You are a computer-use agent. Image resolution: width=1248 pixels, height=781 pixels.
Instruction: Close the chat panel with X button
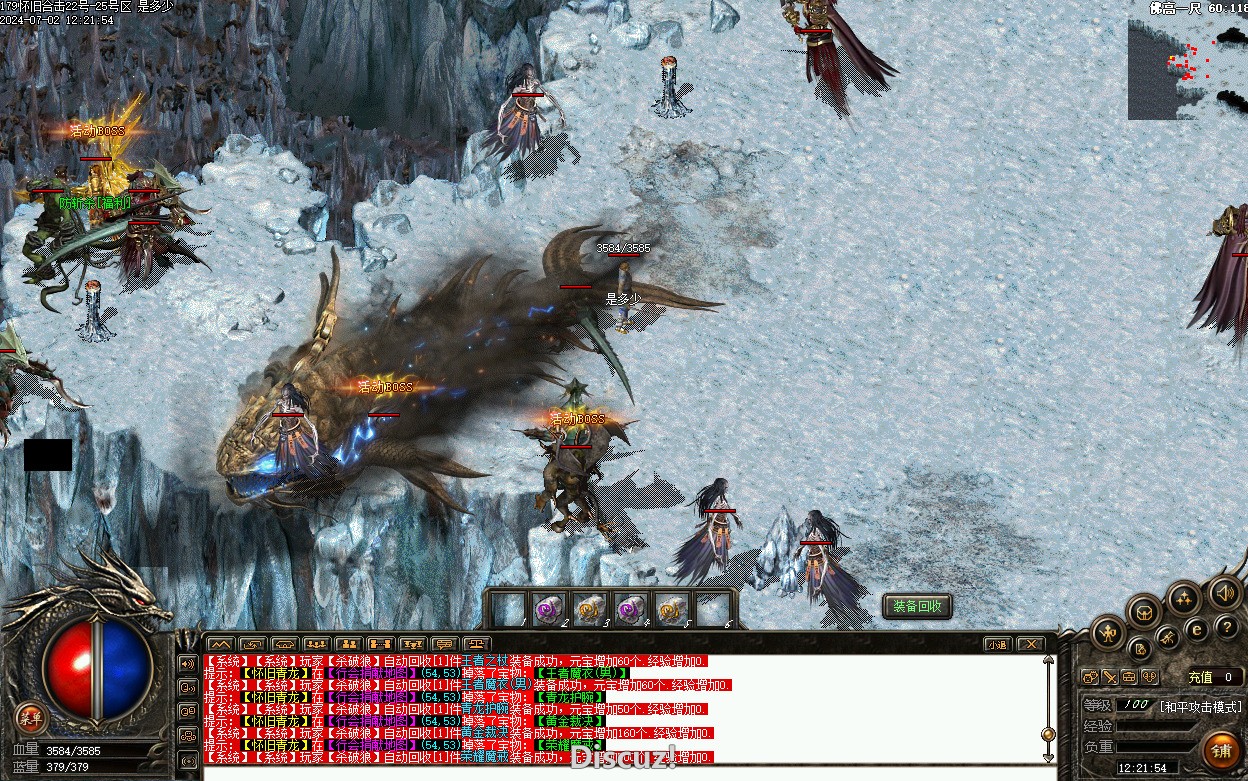[x=1029, y=644]
